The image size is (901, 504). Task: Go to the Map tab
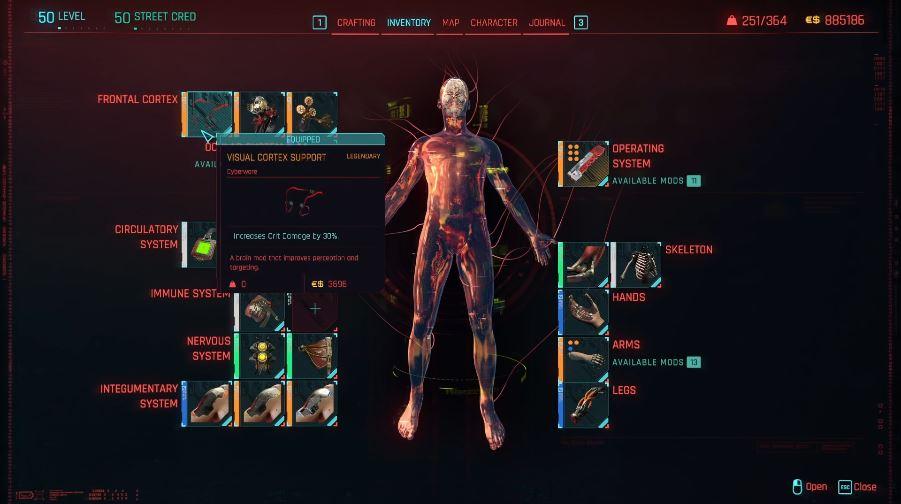point(451,22)
